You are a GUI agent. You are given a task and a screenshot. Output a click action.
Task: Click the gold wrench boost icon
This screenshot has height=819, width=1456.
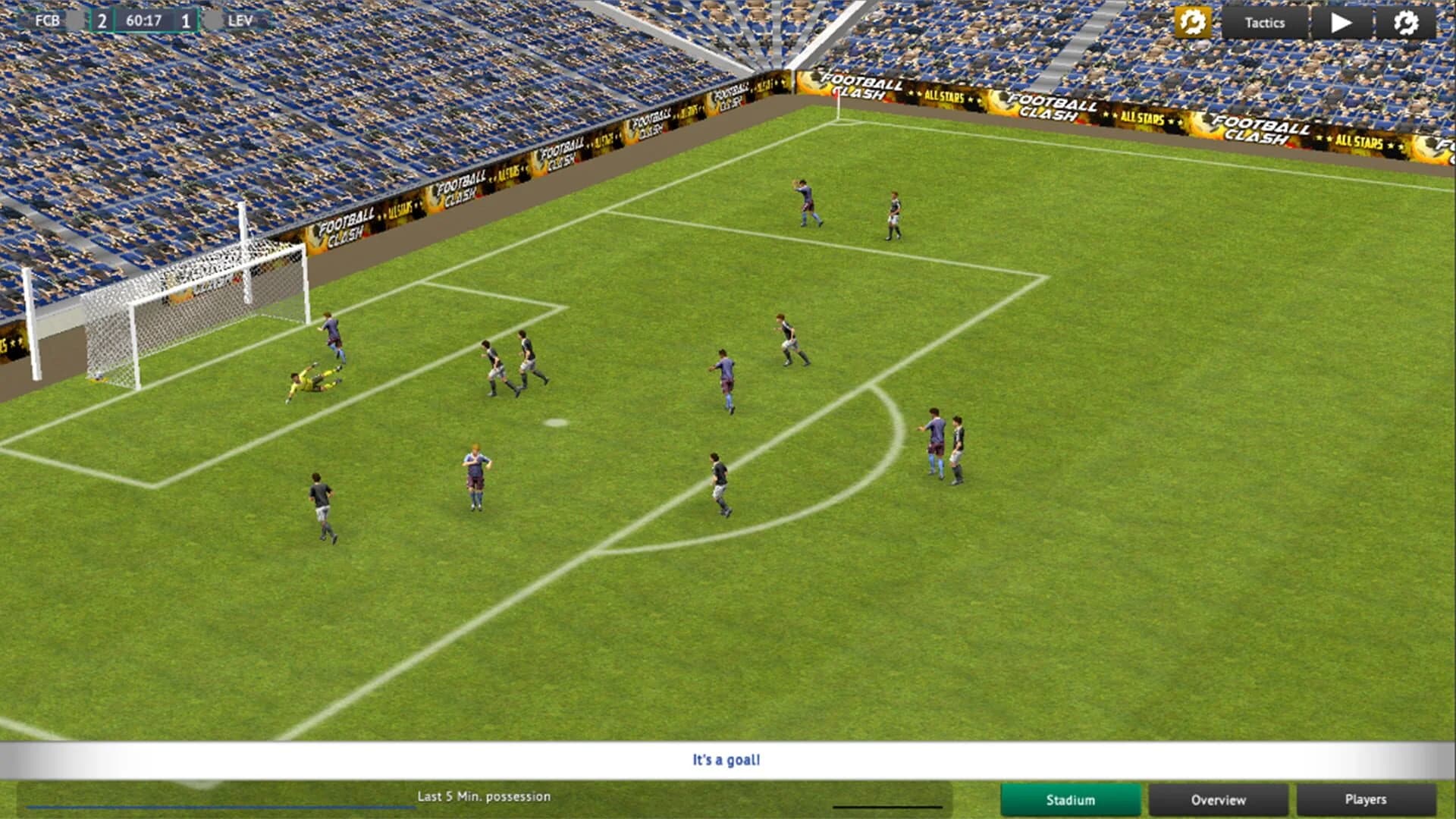1192,23
